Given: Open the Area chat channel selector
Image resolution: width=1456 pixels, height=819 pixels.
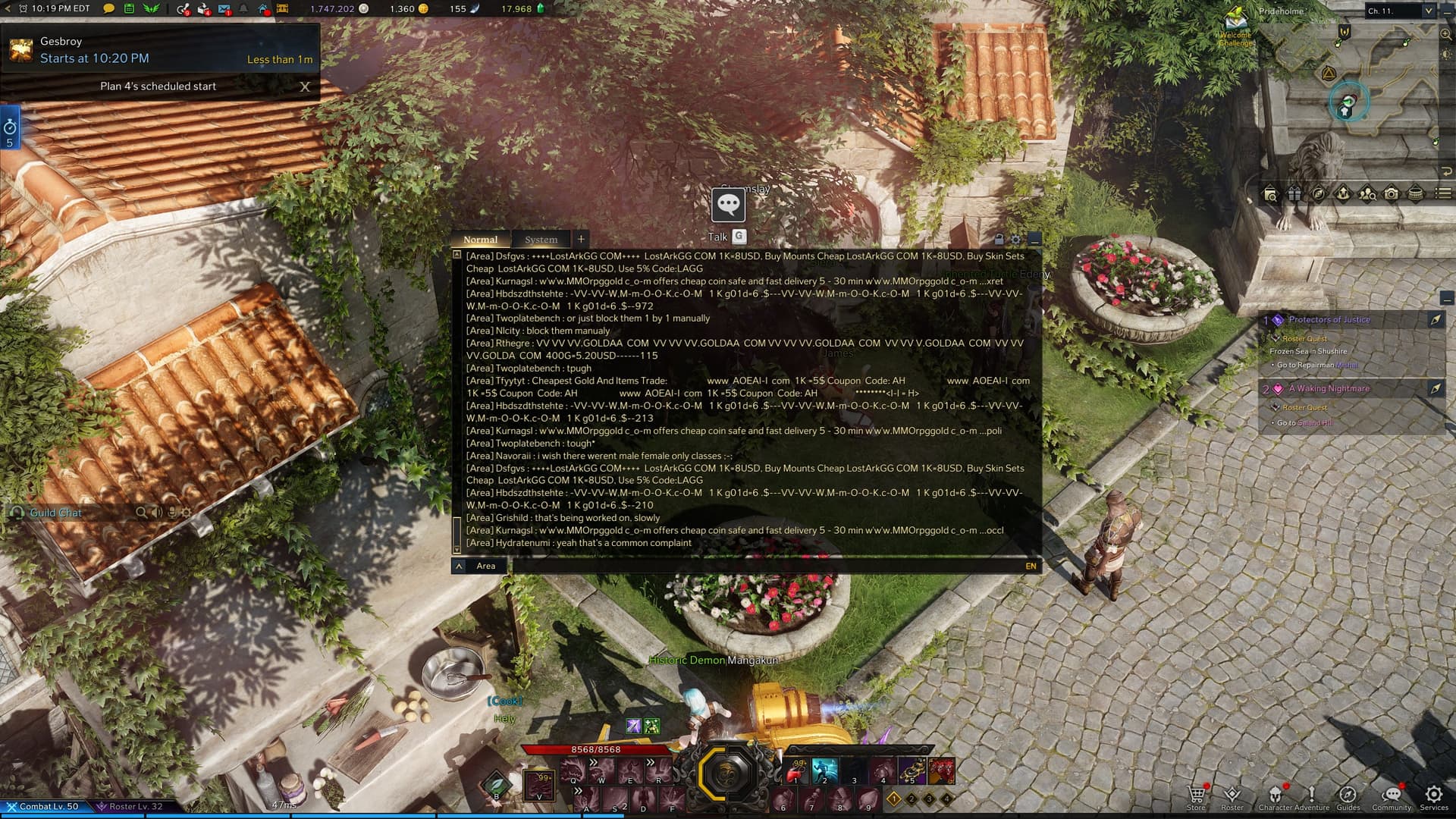Looking at the screenshot, I should [x=481, y=566].
